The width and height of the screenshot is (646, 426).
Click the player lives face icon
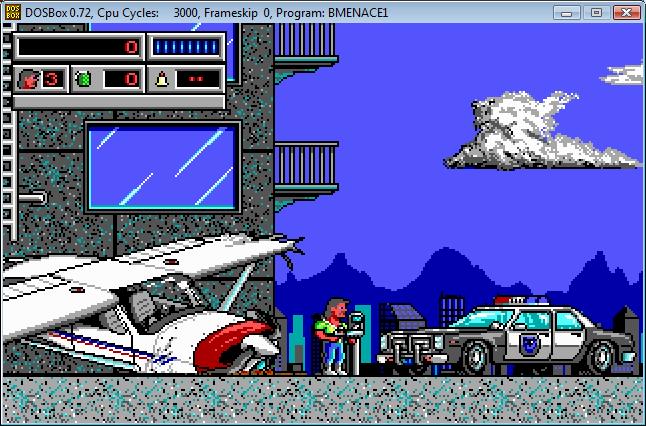click(28, 78)
